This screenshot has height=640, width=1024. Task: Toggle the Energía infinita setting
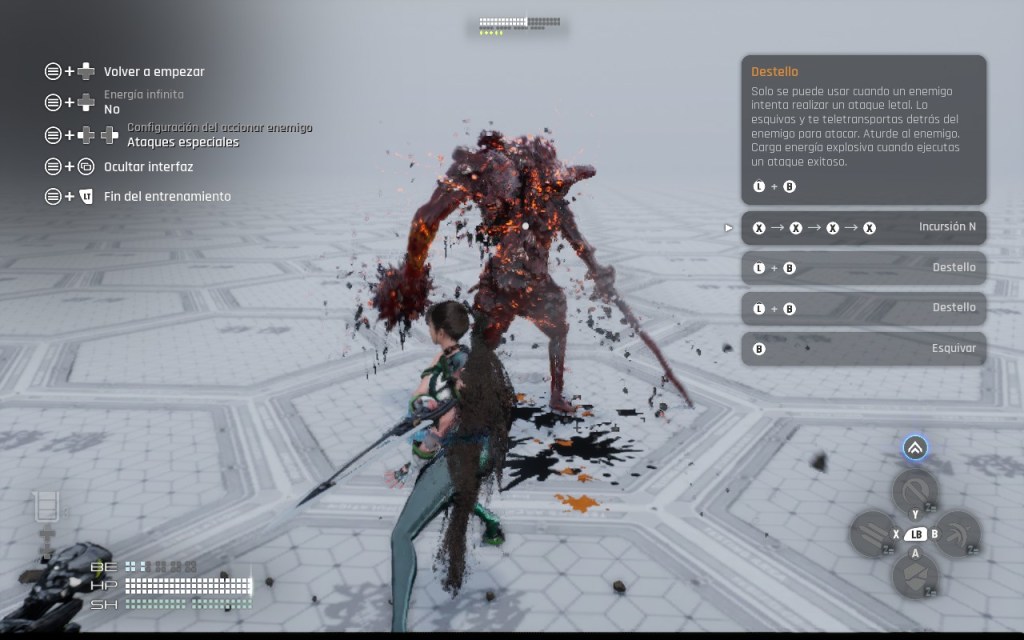pyautogui.click(x=143, y=103)
